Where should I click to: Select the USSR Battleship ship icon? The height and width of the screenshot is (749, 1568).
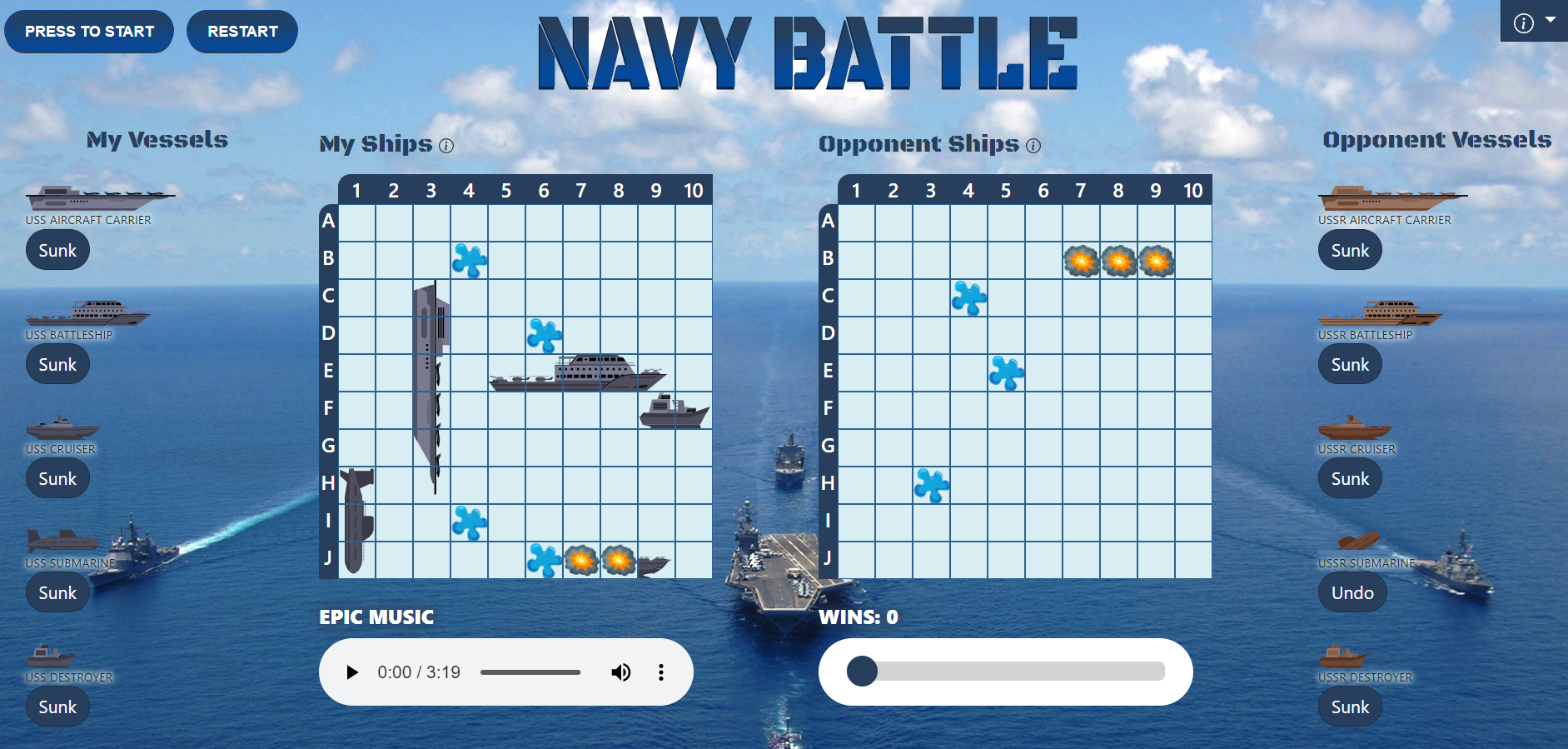point(1381,315)
